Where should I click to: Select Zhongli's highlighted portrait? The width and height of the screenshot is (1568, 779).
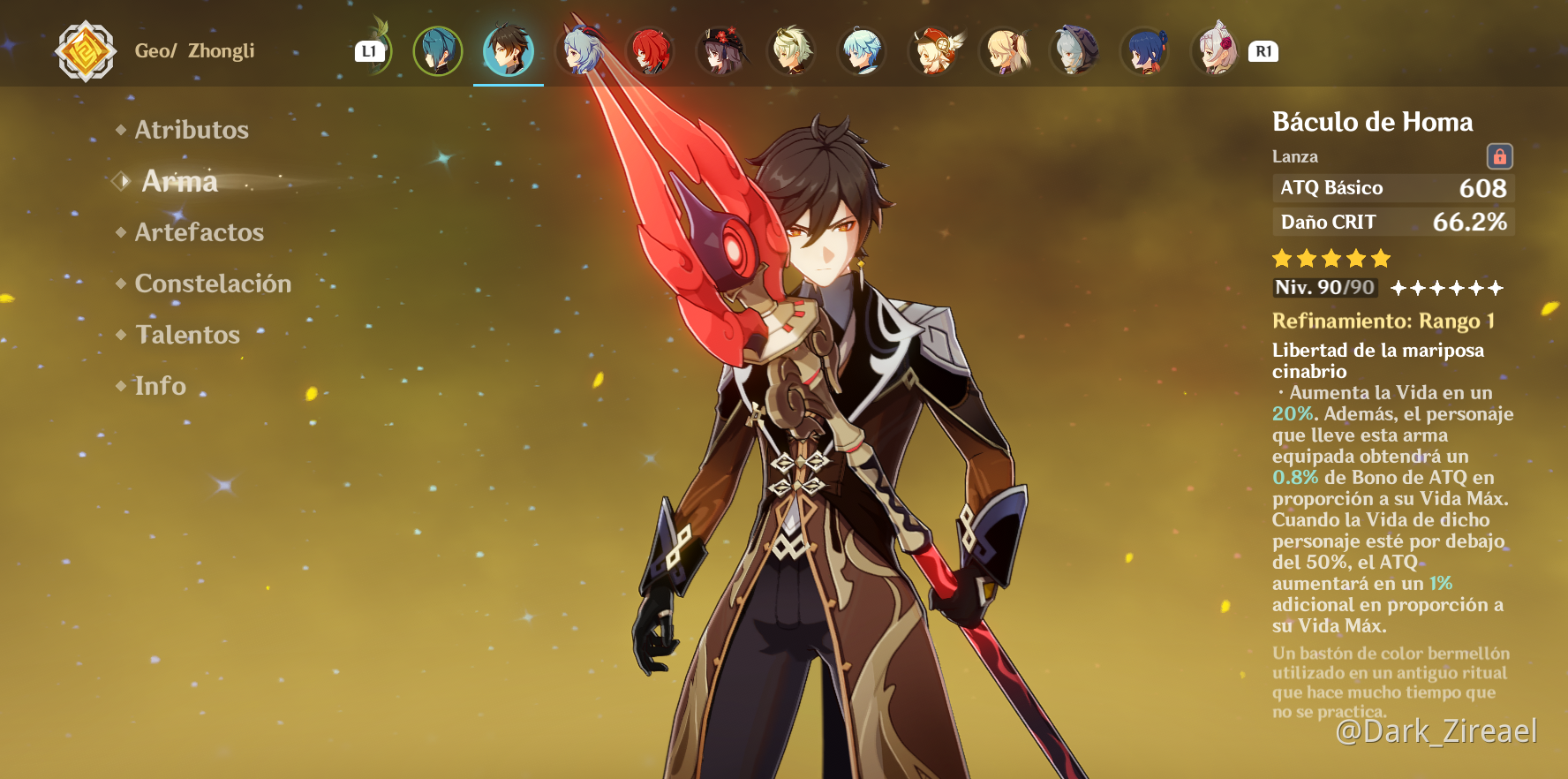point(509,51)
